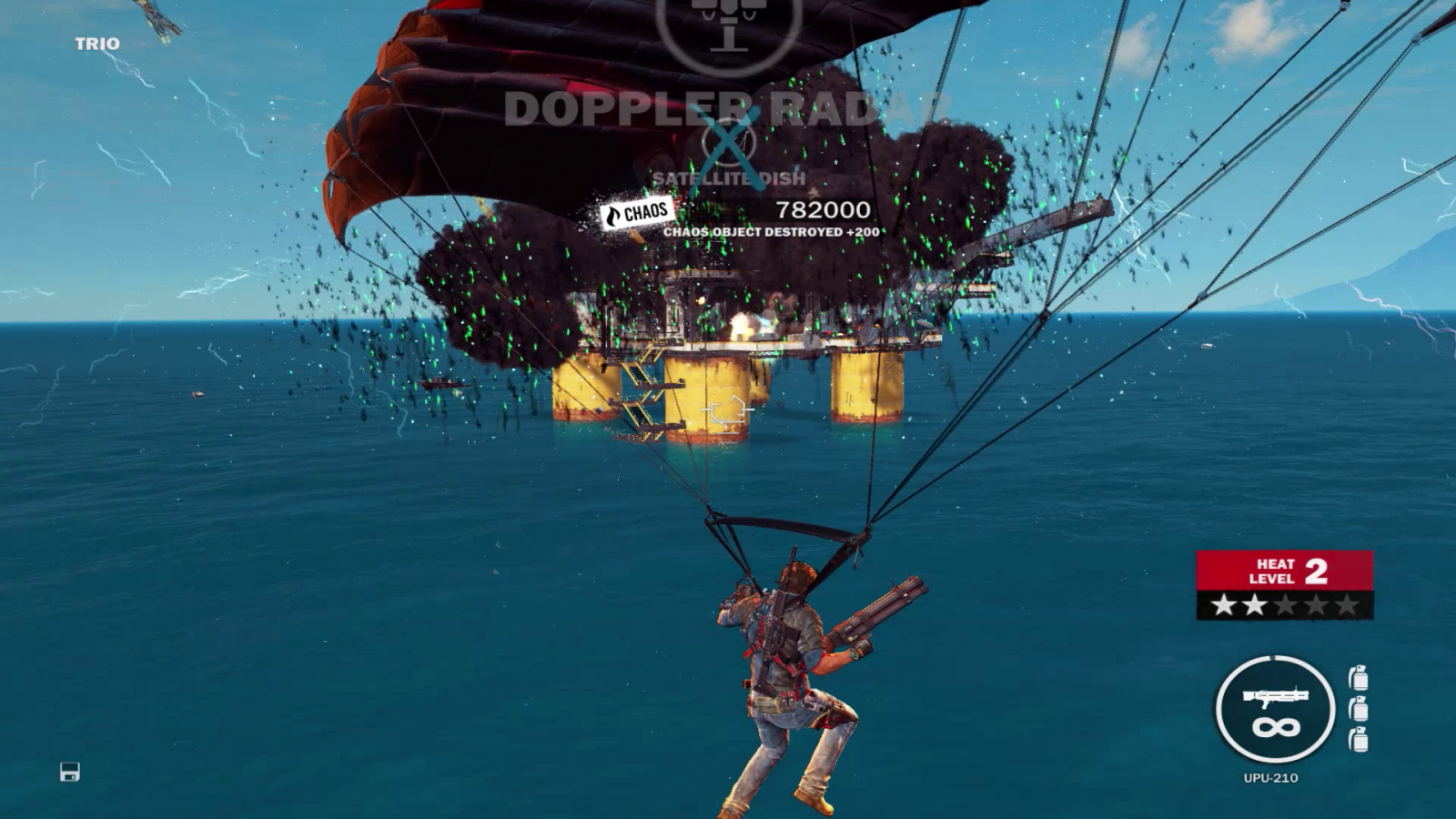The image size is (1456, 819).
Task: Click the Chaos badge icon
Action: coord(638,213)
